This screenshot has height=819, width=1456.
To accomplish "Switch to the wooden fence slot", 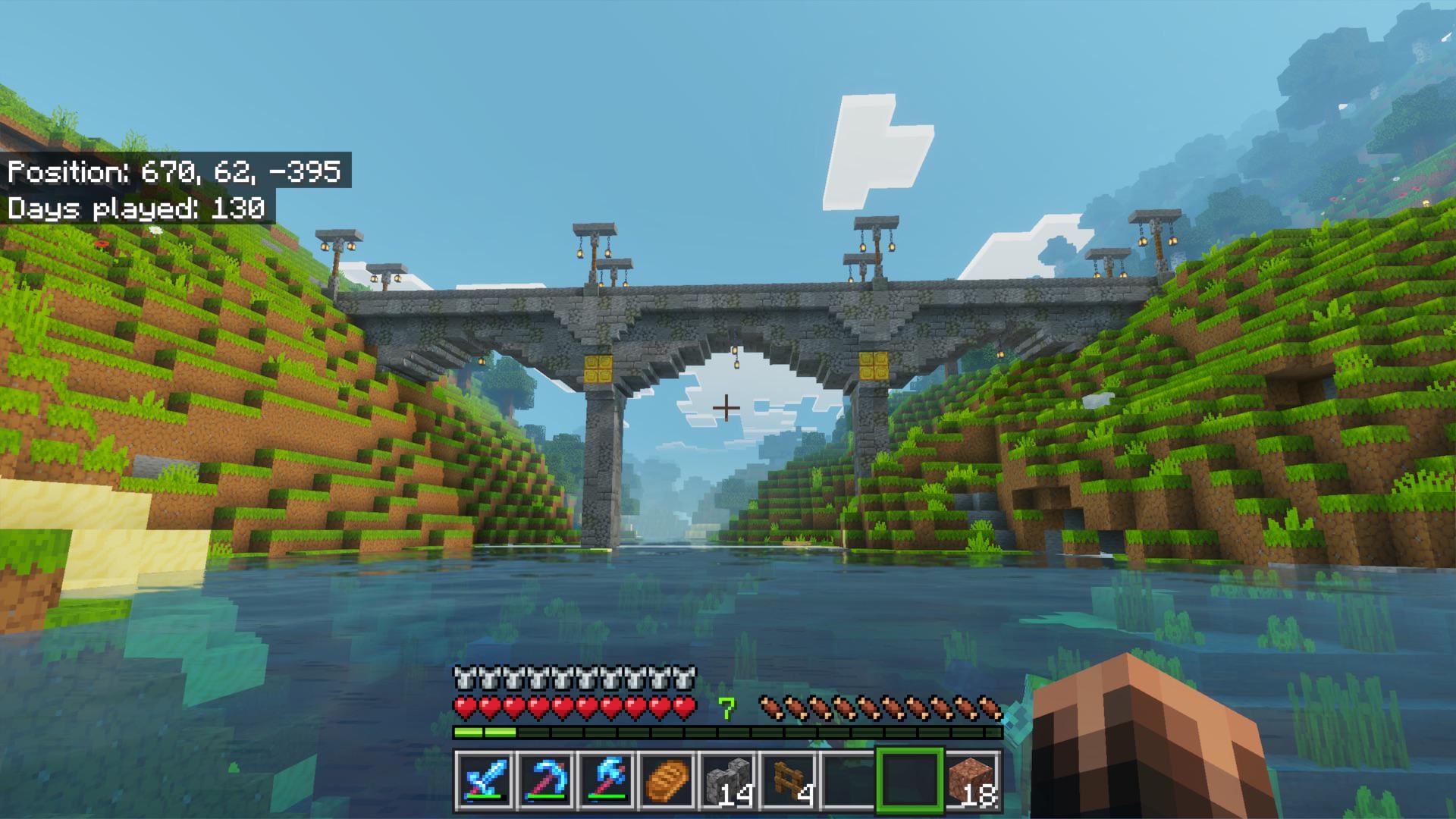I will point(789,779).
